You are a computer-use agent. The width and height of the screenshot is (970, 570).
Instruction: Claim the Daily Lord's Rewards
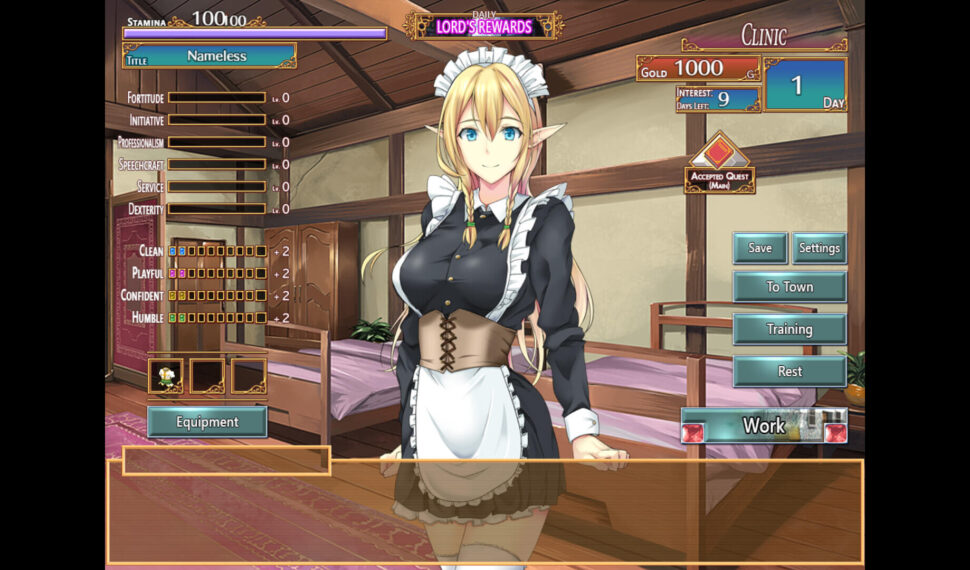484,26
